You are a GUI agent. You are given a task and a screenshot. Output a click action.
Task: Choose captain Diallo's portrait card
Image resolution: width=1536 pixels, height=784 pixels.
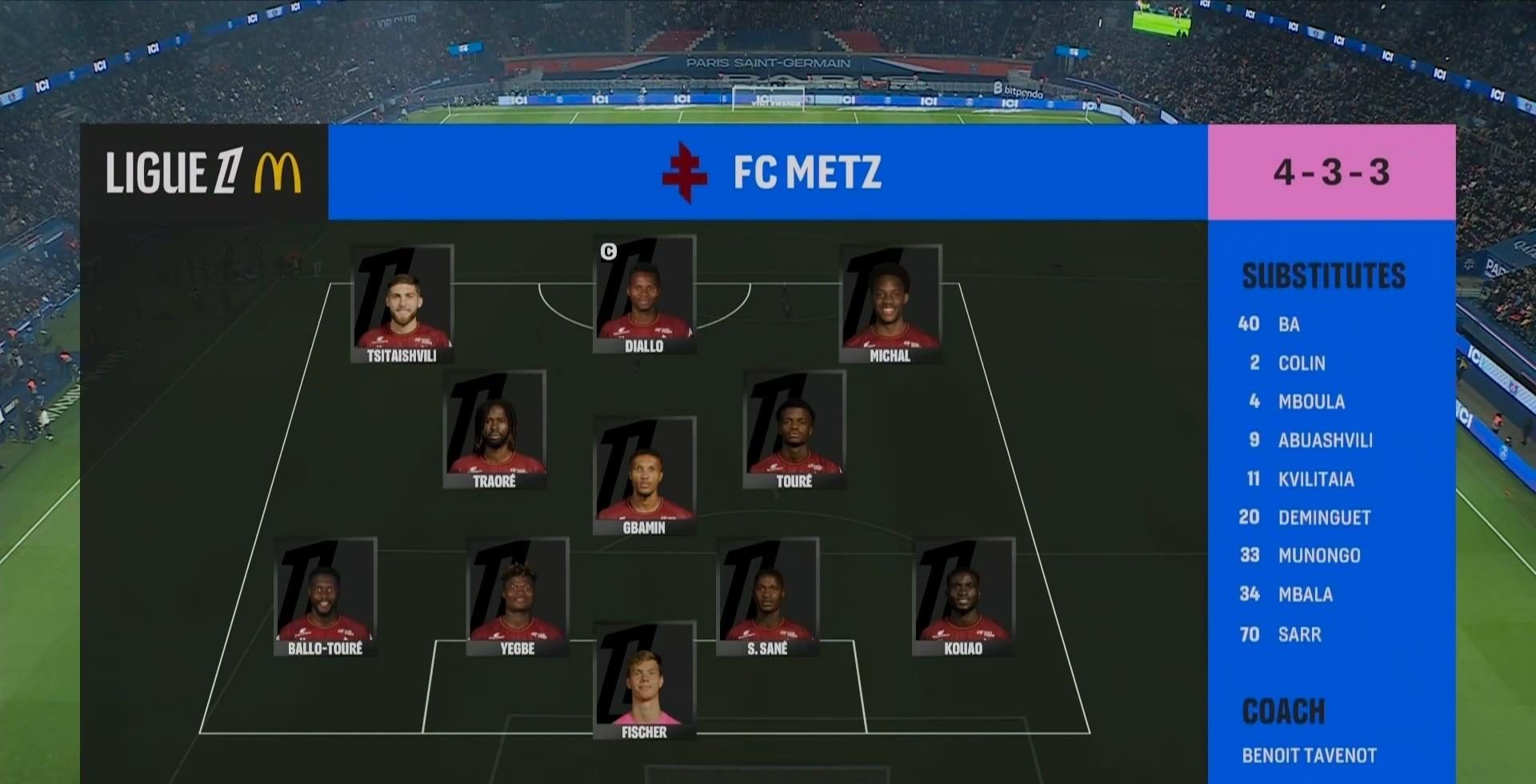click(x=644, y=294)
